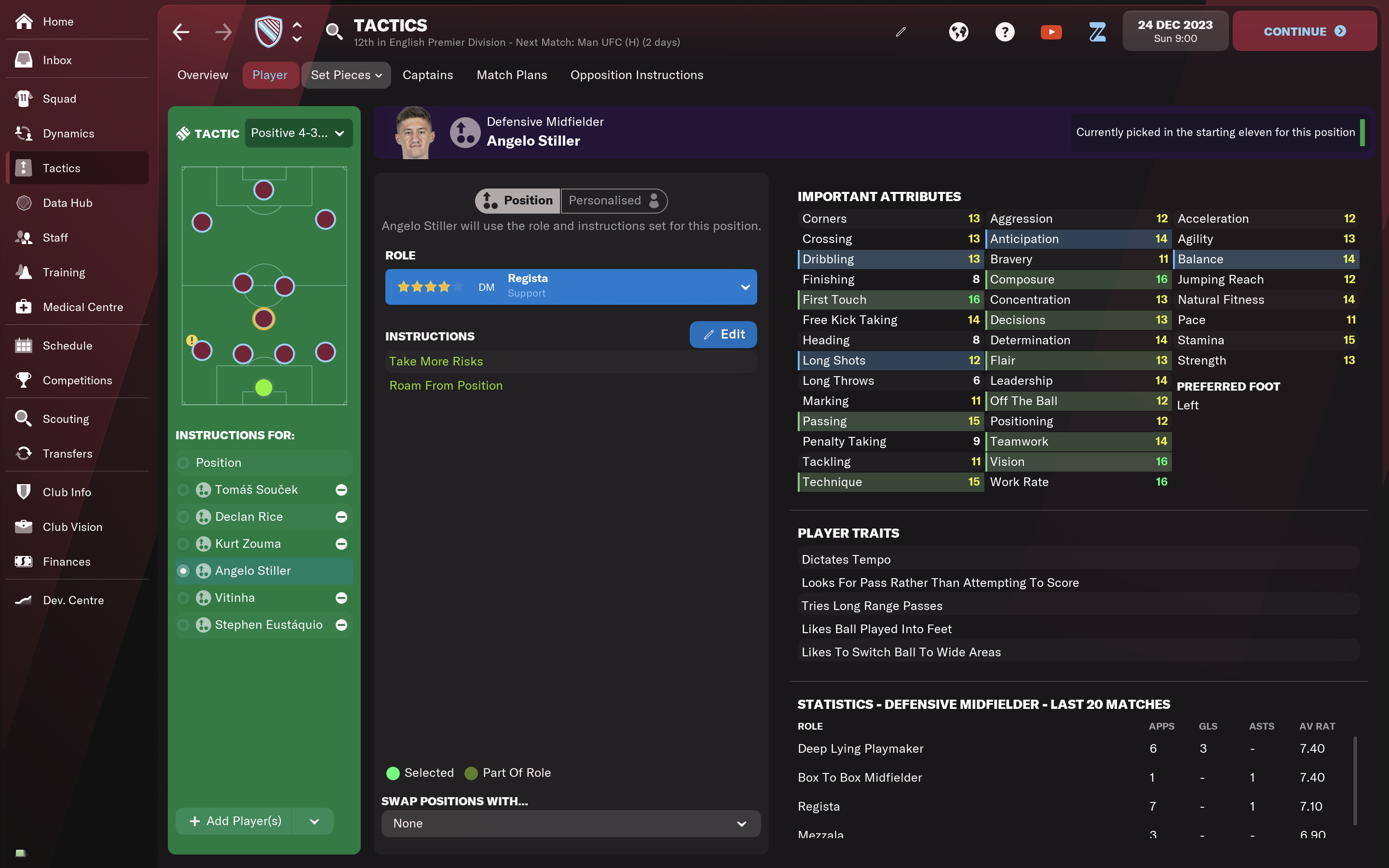
Task: Click the Add Player(s) button
Action: tap(235, 821)
